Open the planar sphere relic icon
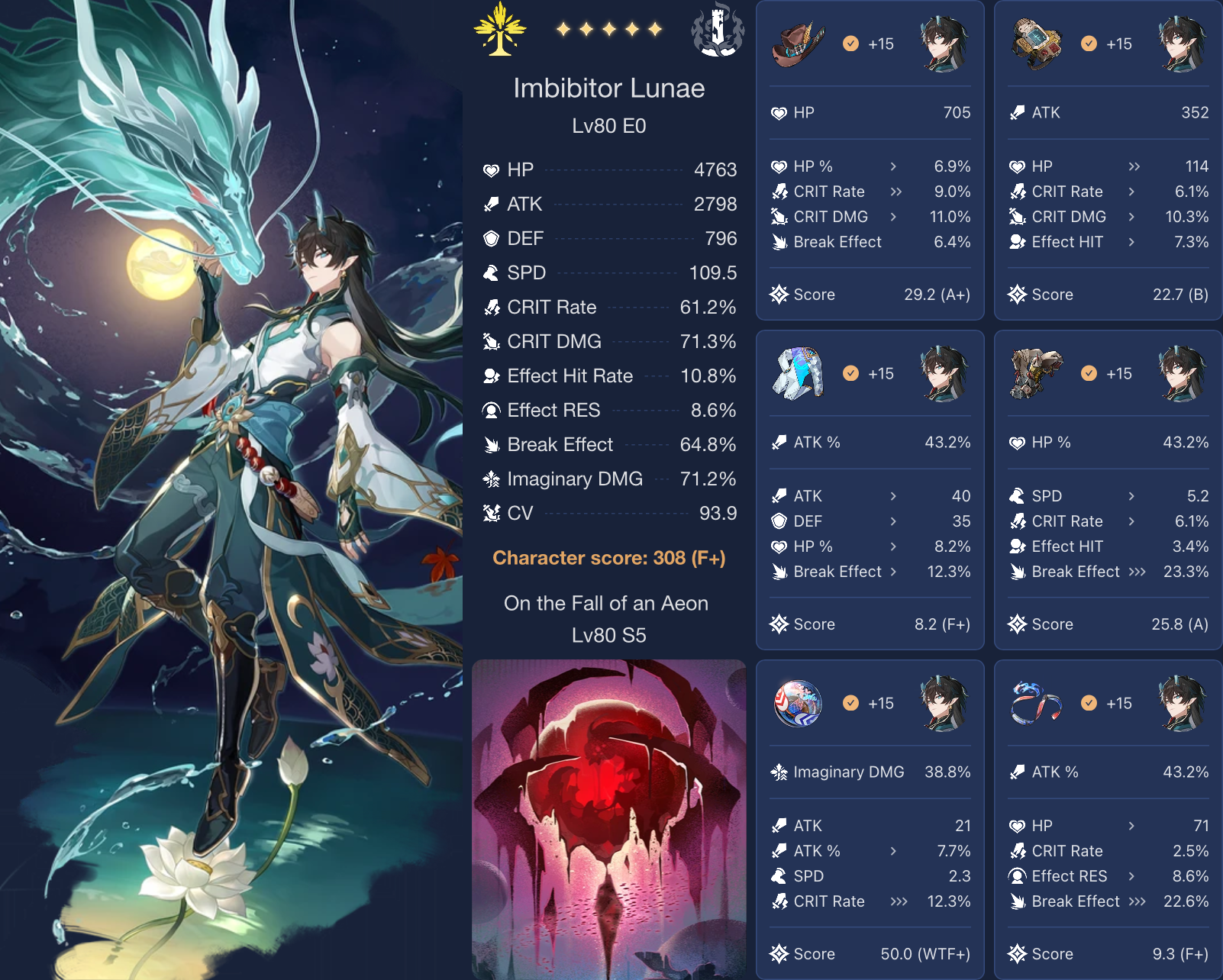1223x980 pixels. pyautogui.click(x=799, y=703)
